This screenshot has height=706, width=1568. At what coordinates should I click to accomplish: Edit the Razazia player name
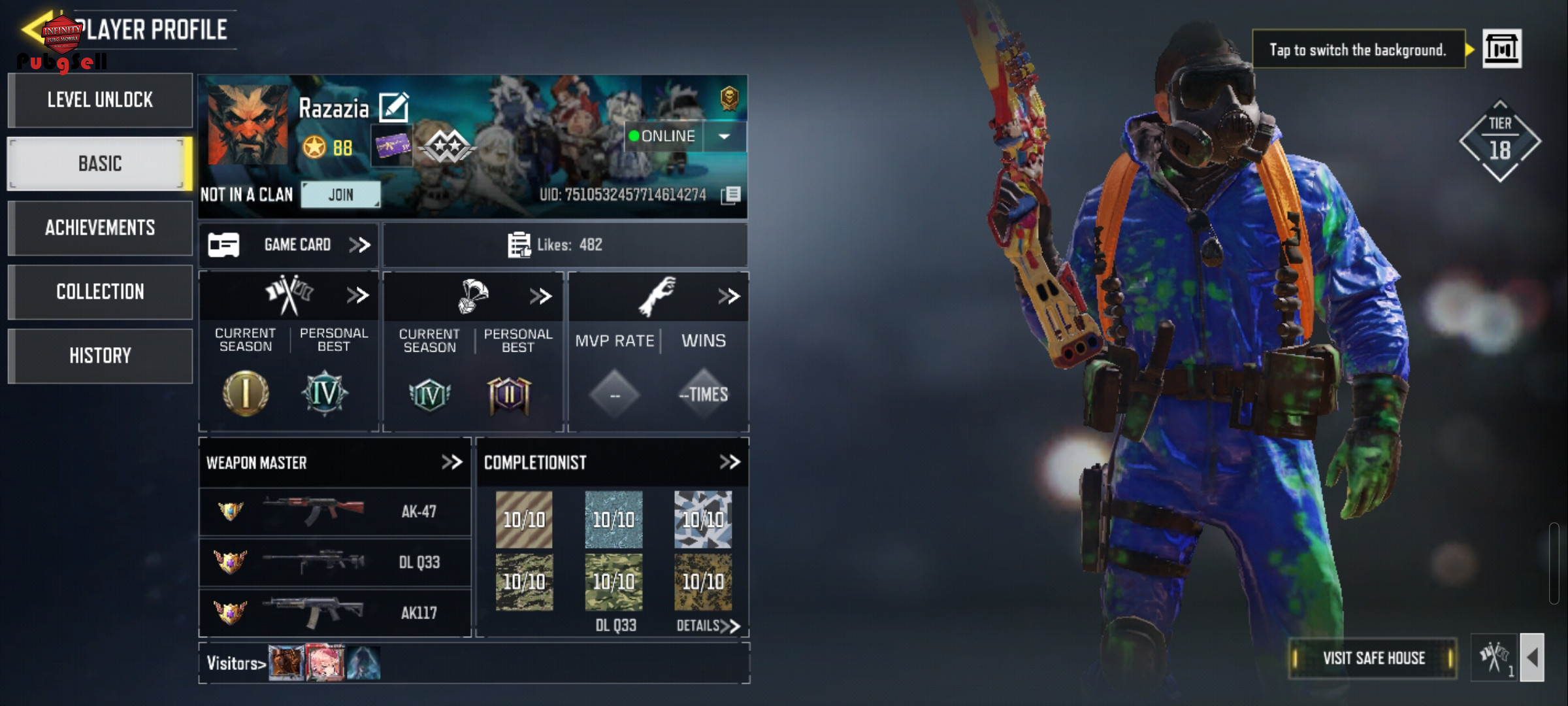(394, 108)
